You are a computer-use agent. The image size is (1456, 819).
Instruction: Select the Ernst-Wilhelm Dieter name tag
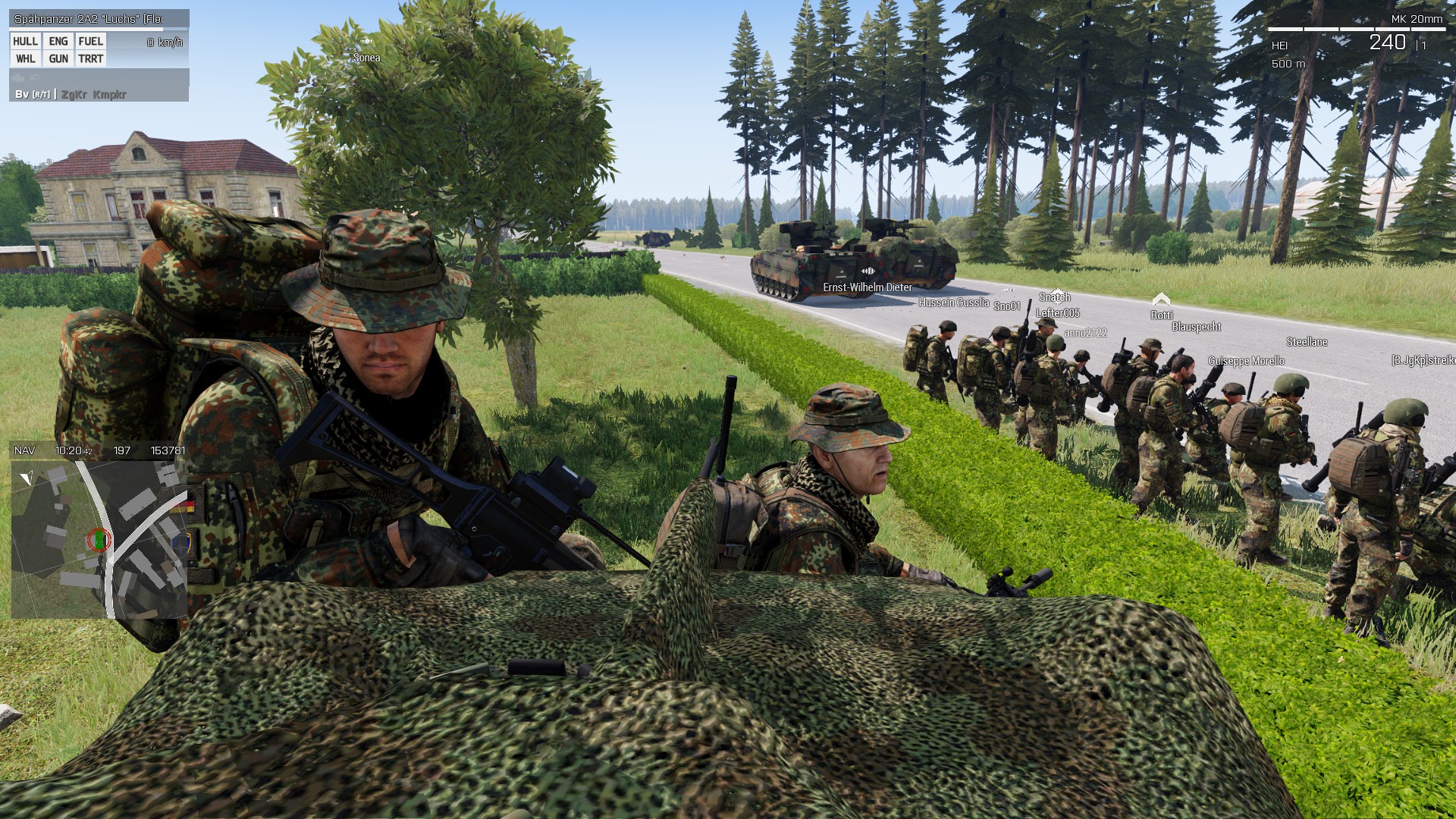click(x=868, y=287)
